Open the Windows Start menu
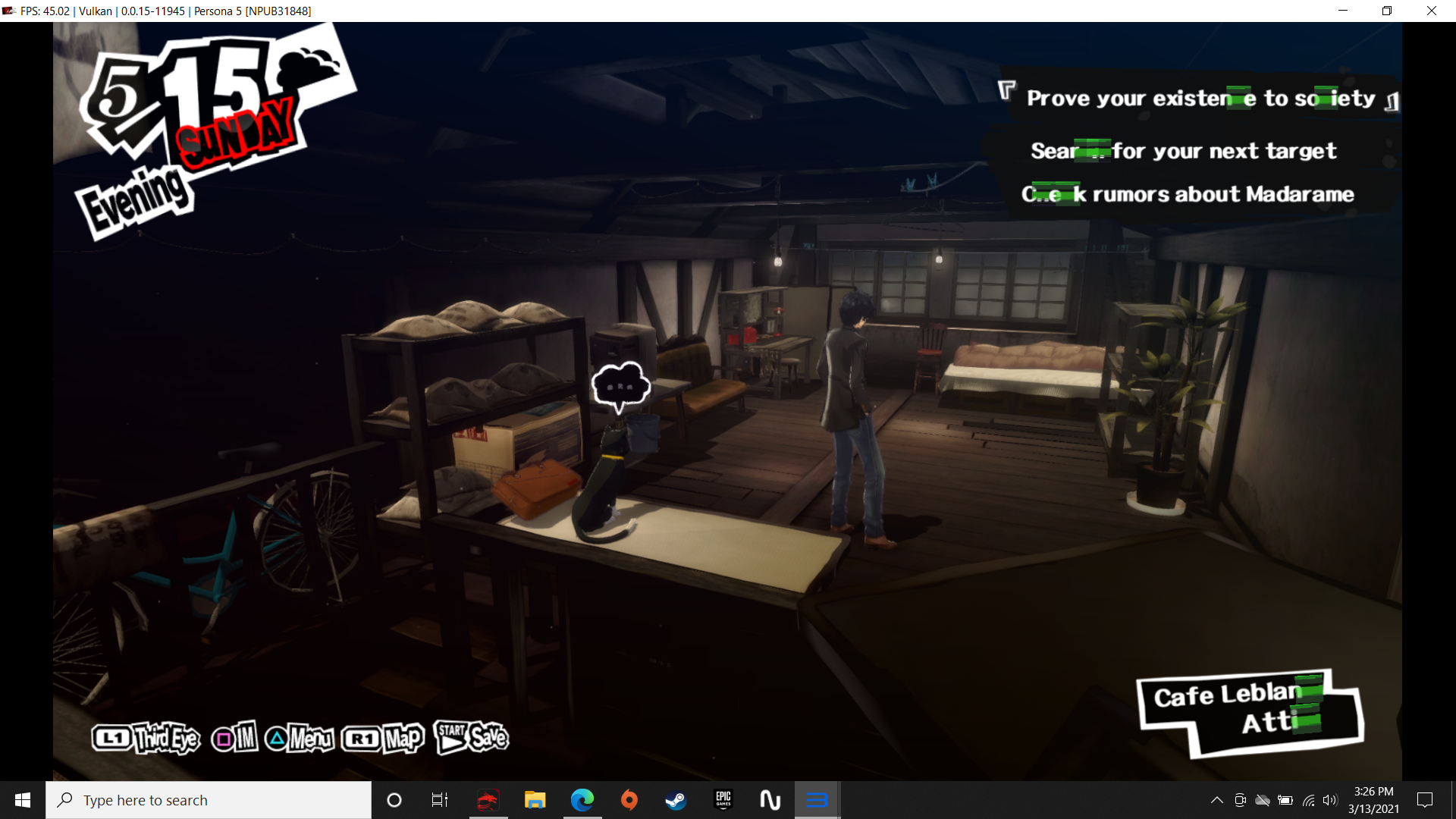The width and height of the screenshot is (1456, 819). coord(22,800)
